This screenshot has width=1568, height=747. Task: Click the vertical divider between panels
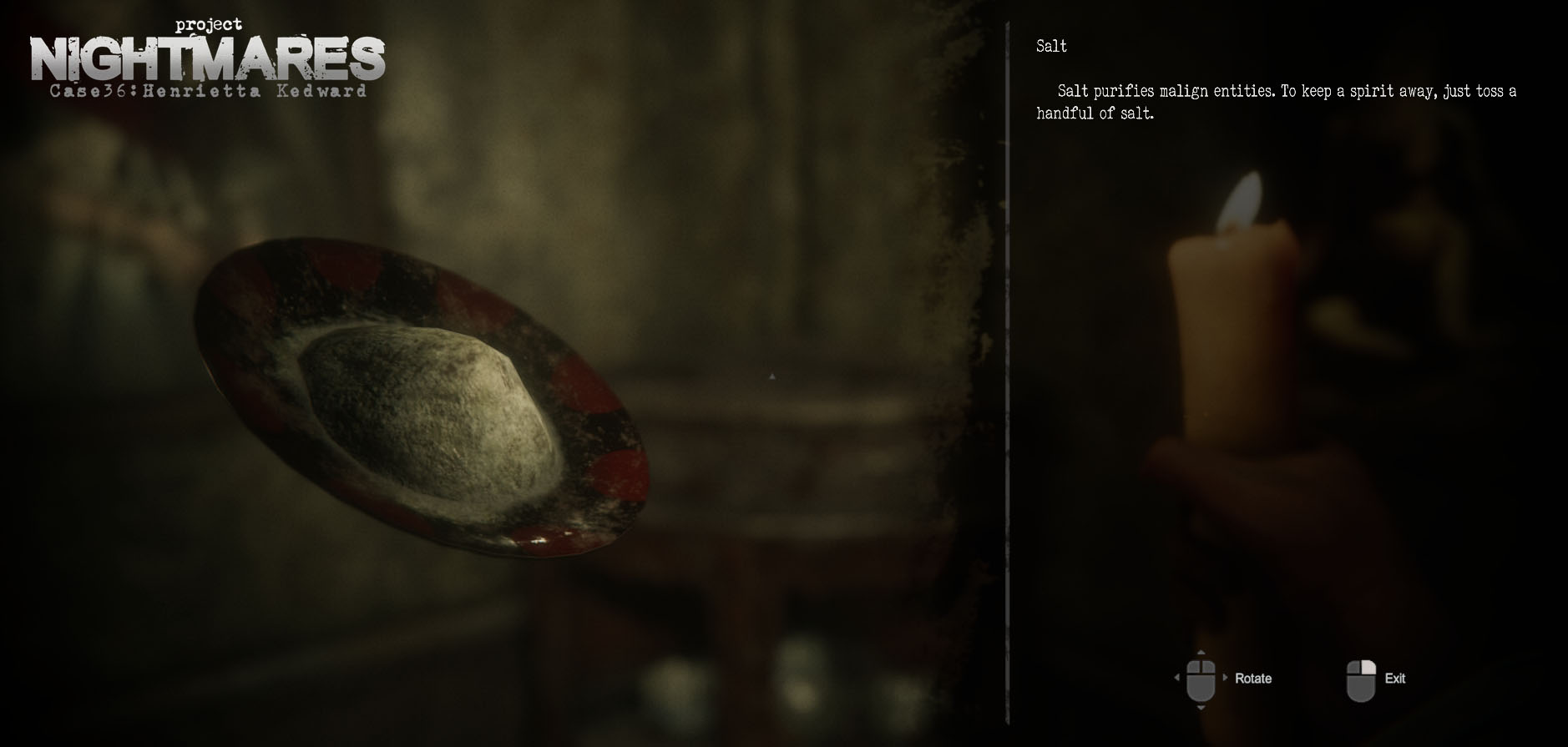1007,376
